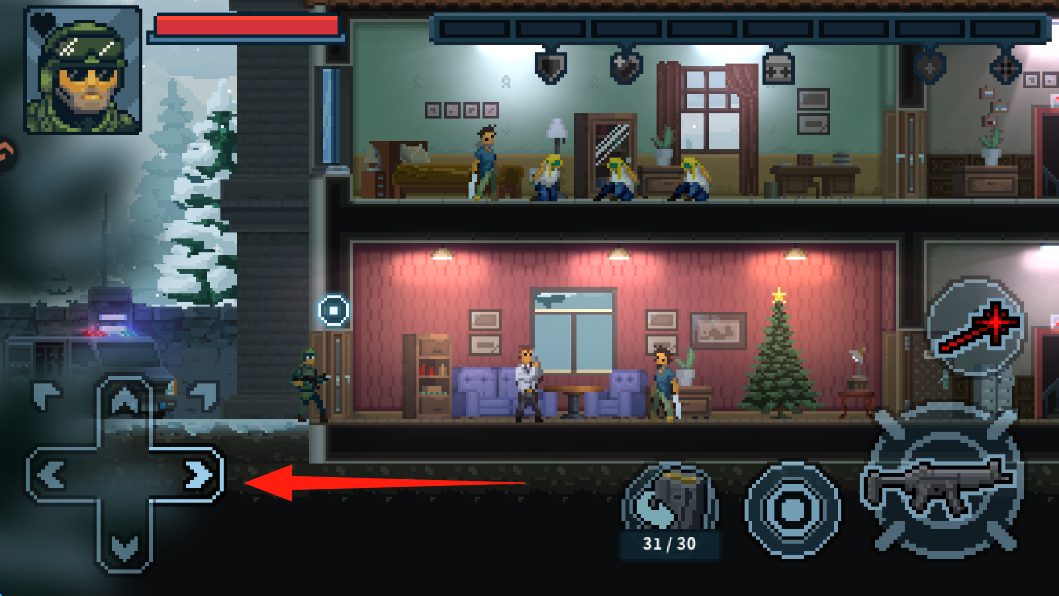
Task: Tap the diagonal up-right arrow button
Action: [x=202, y=395]
